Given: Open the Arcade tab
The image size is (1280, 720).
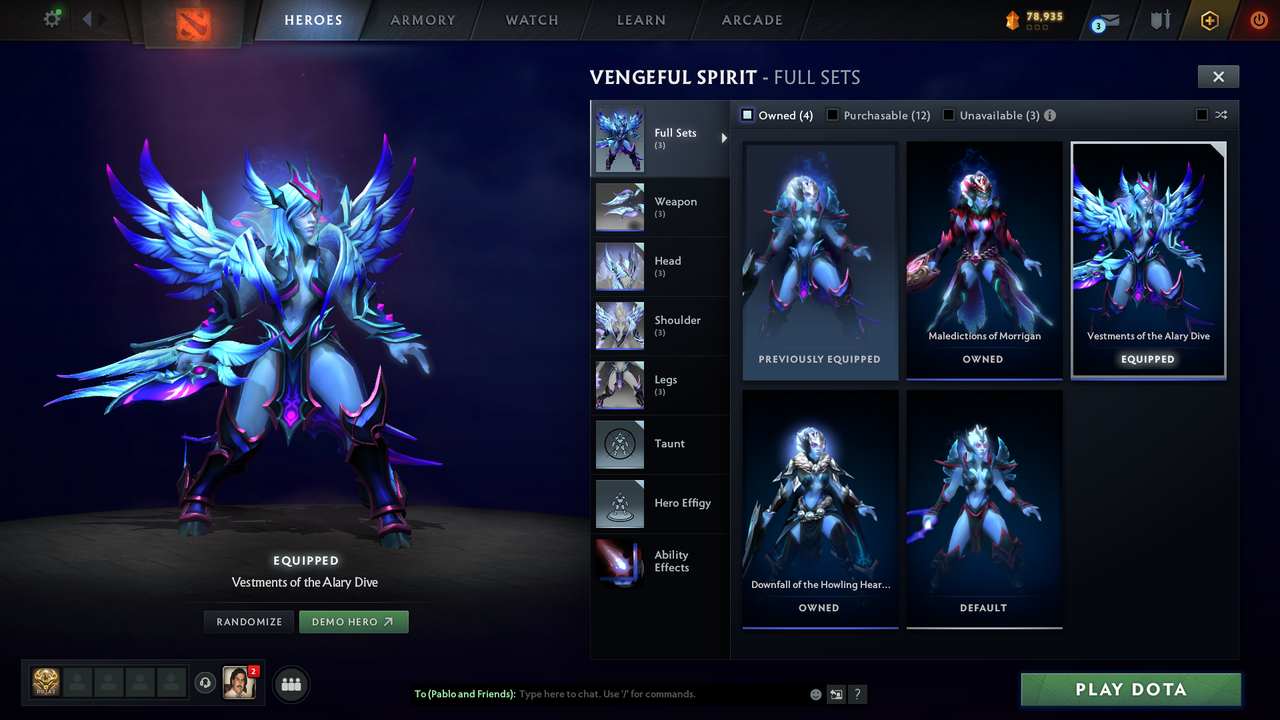Looking at the screenshot, I should click(x=751, y=20).
